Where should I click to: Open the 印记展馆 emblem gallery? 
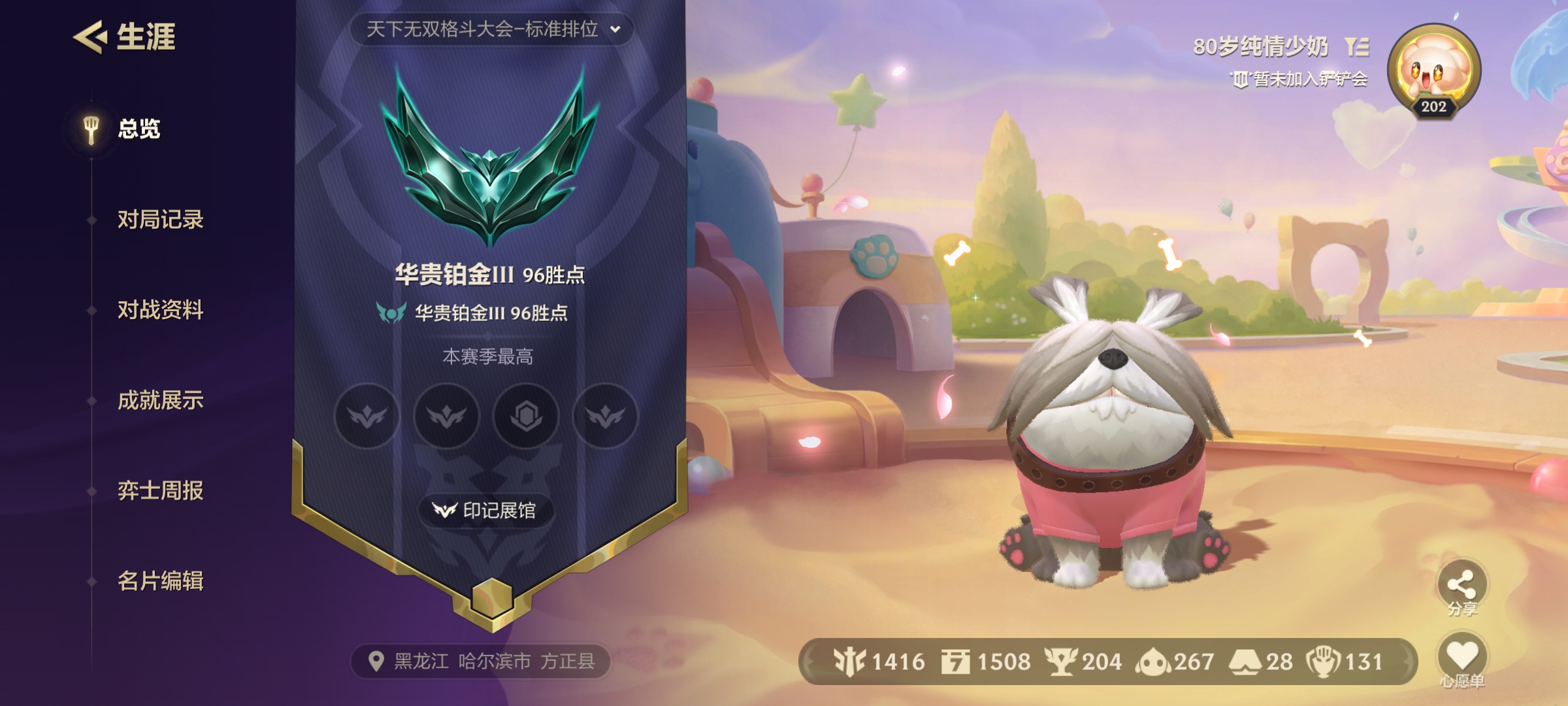486,511
